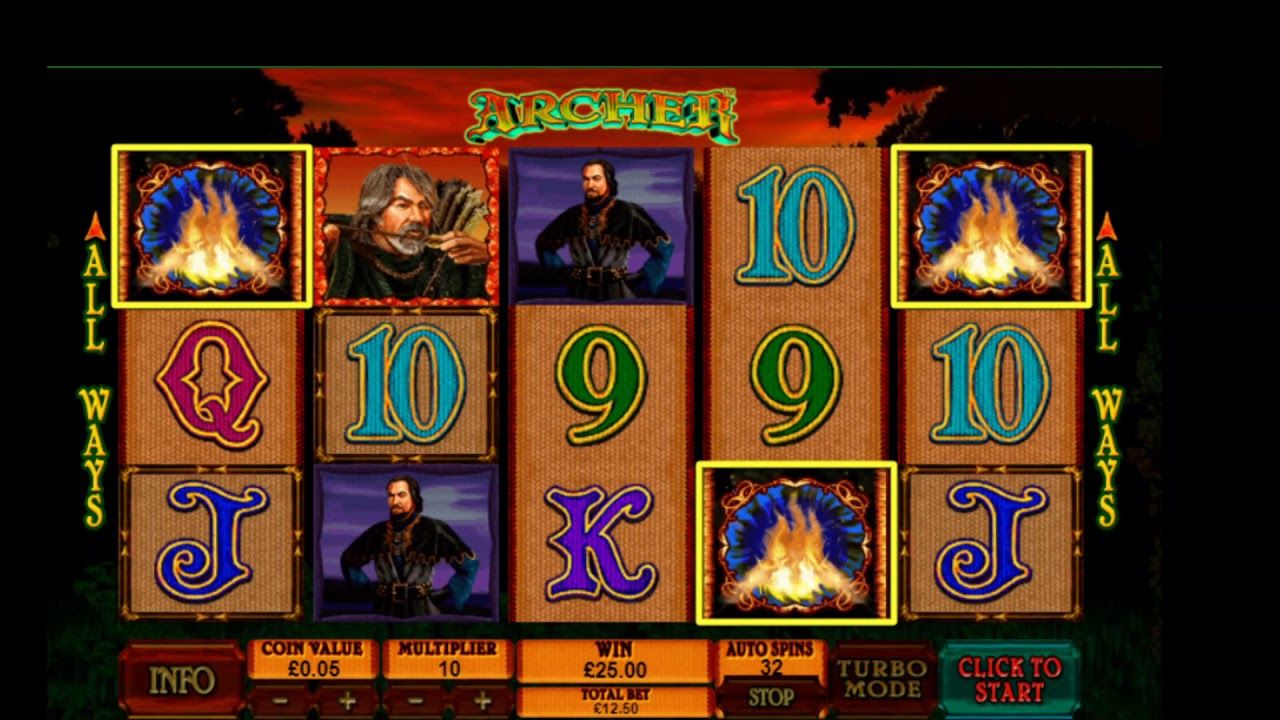Viewport: 1280px width, 720px height.
Task: Raise the multiplier
Action: [x=481, y=700]
